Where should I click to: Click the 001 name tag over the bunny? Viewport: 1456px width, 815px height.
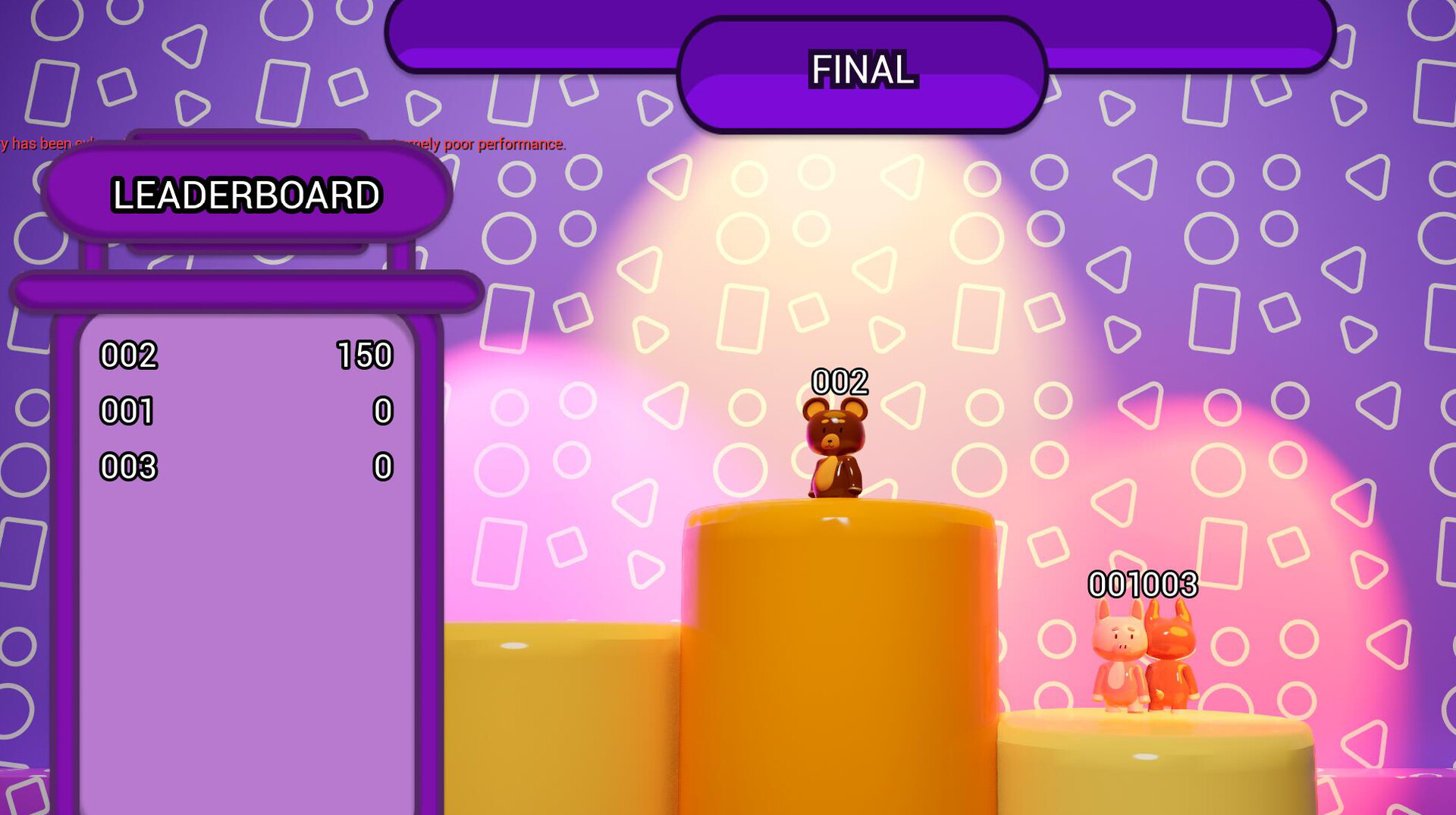pos(1113,585)
